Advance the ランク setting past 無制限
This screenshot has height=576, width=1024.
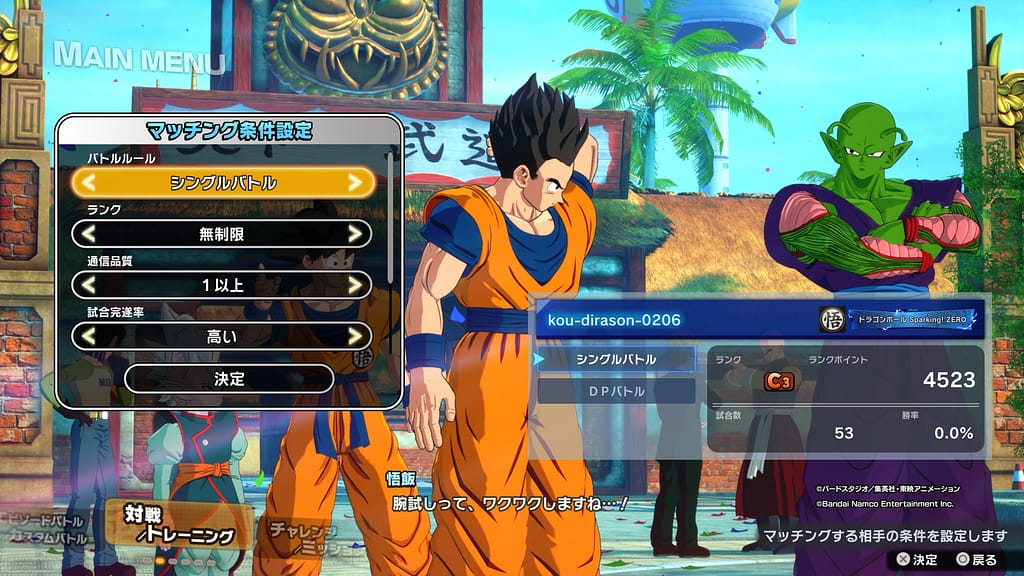(354, 234)
